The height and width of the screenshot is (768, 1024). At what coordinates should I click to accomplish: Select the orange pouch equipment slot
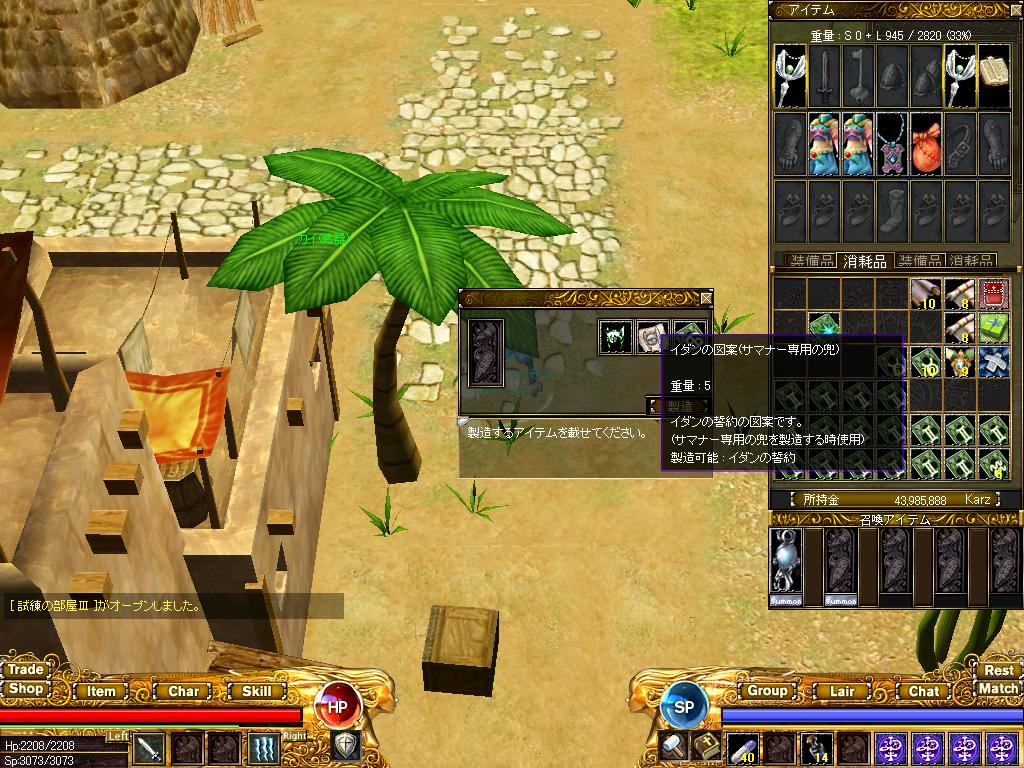pos(926,143)
